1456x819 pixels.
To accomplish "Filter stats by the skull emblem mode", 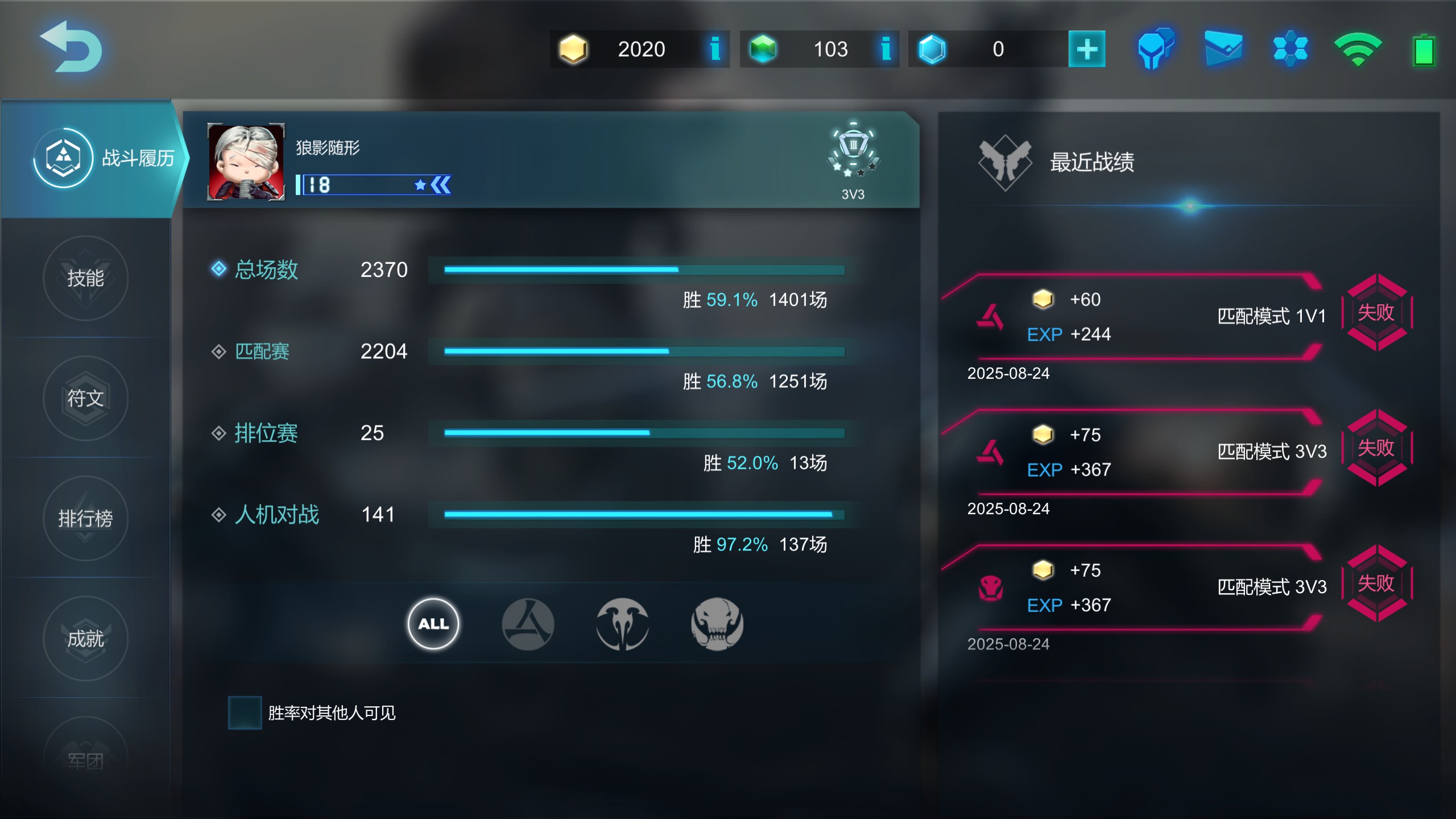I will (x=717, y=624).
